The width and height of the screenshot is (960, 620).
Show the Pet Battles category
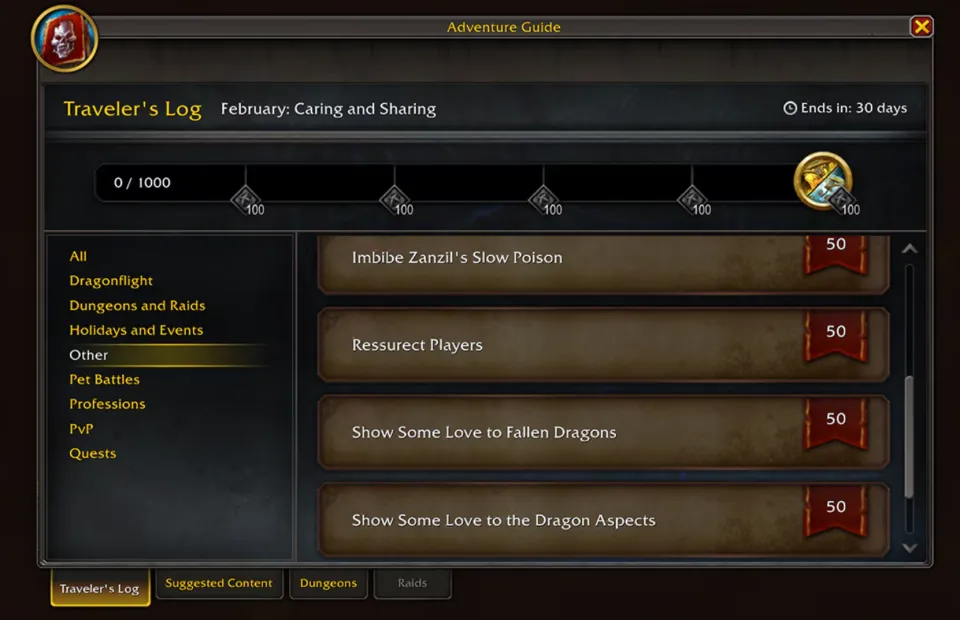104,380
